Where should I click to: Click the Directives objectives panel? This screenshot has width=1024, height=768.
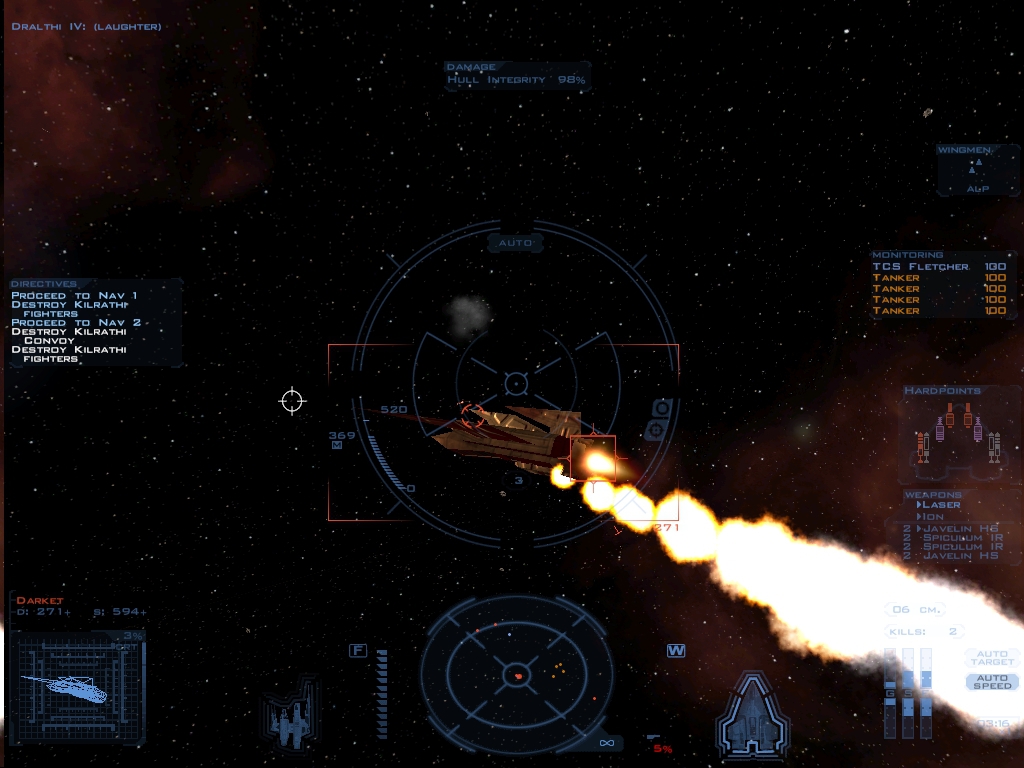[x=95, y=322]
